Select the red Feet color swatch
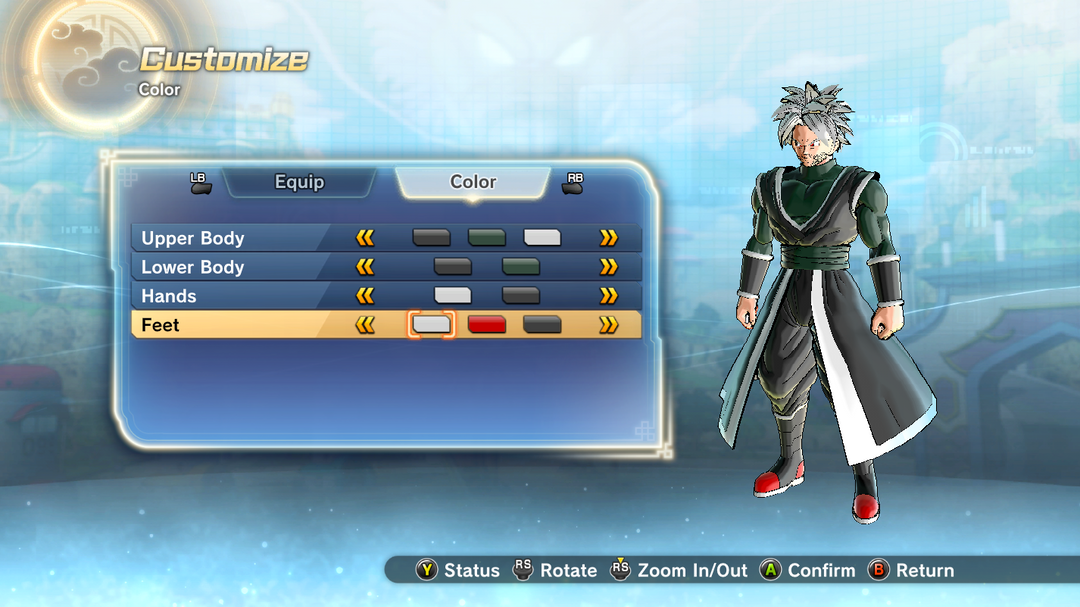This screenshot has height=607, width=1080. [487, 325]
